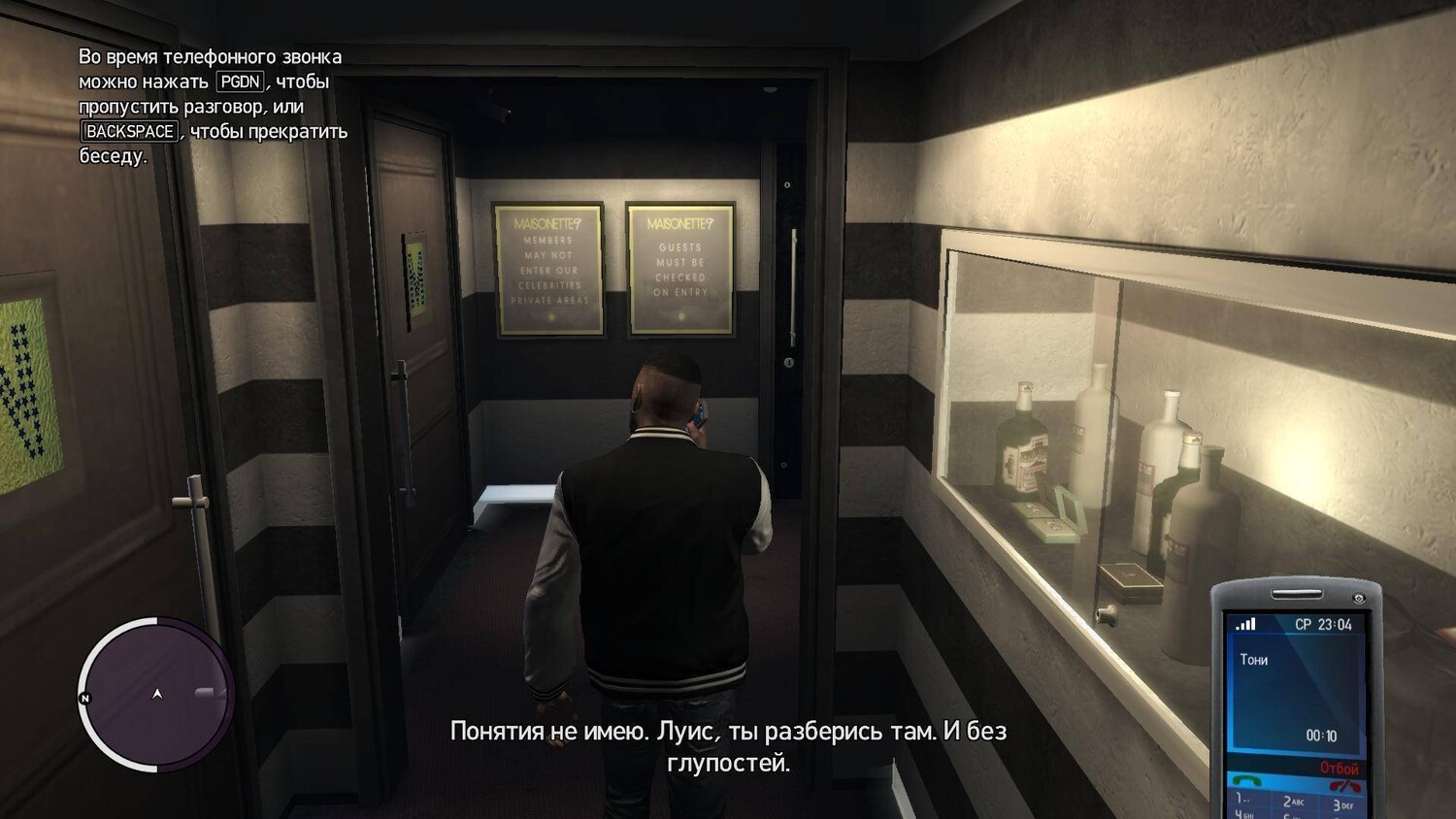Click the PGDN key label in the tutorial text
The height and width of the screenshot is (819, 1456).
click(x=242, y=82)
